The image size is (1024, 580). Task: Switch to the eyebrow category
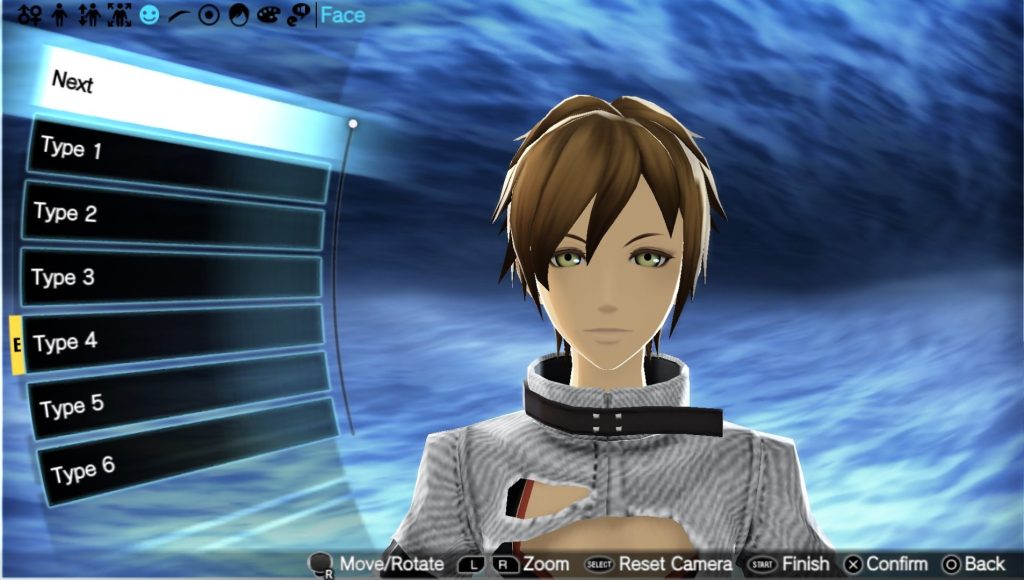coord(179,15)
